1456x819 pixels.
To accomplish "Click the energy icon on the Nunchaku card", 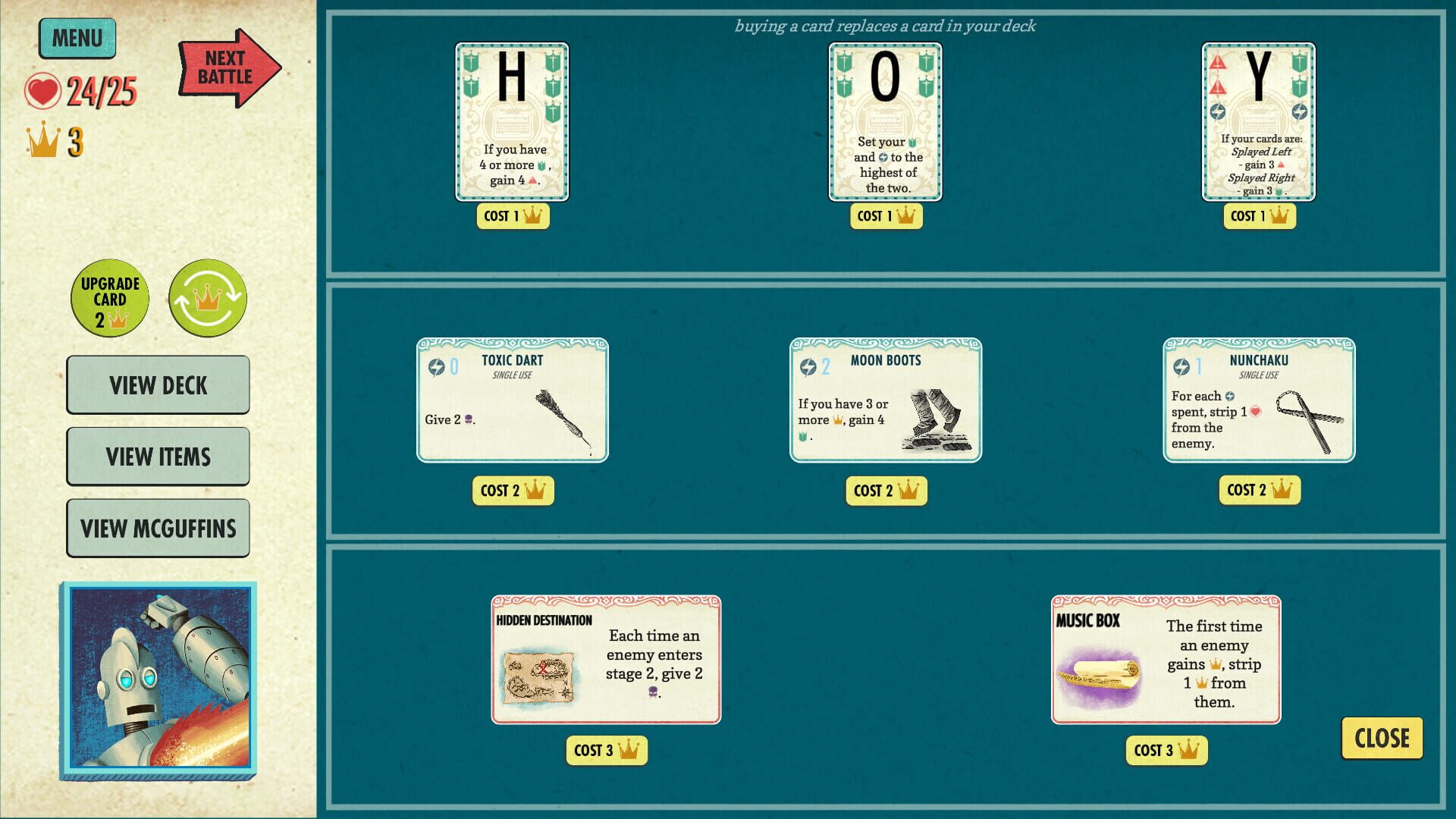I will point(1182,368).
